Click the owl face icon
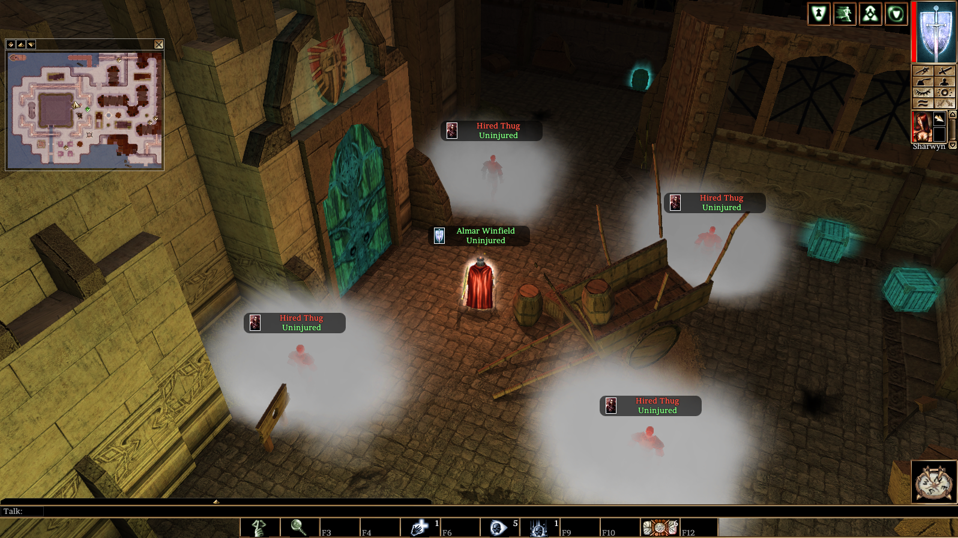The height and width of the screenshot is (538, 958). pos(934,483)
